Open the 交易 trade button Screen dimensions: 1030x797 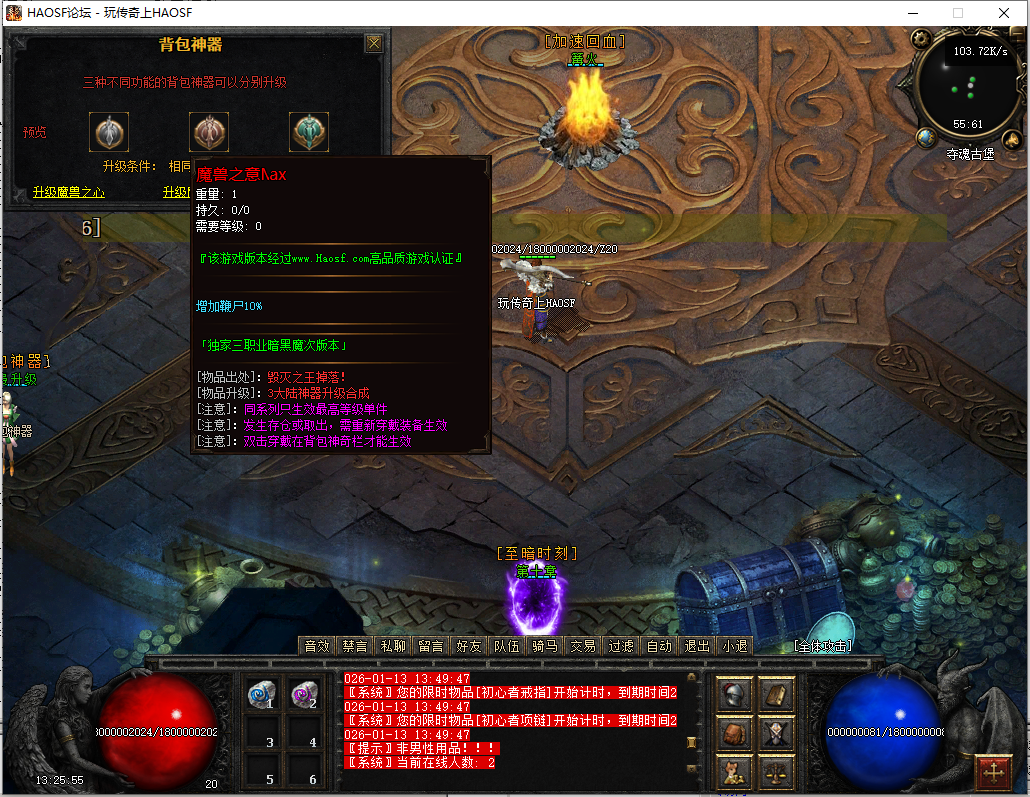point(583,646)
